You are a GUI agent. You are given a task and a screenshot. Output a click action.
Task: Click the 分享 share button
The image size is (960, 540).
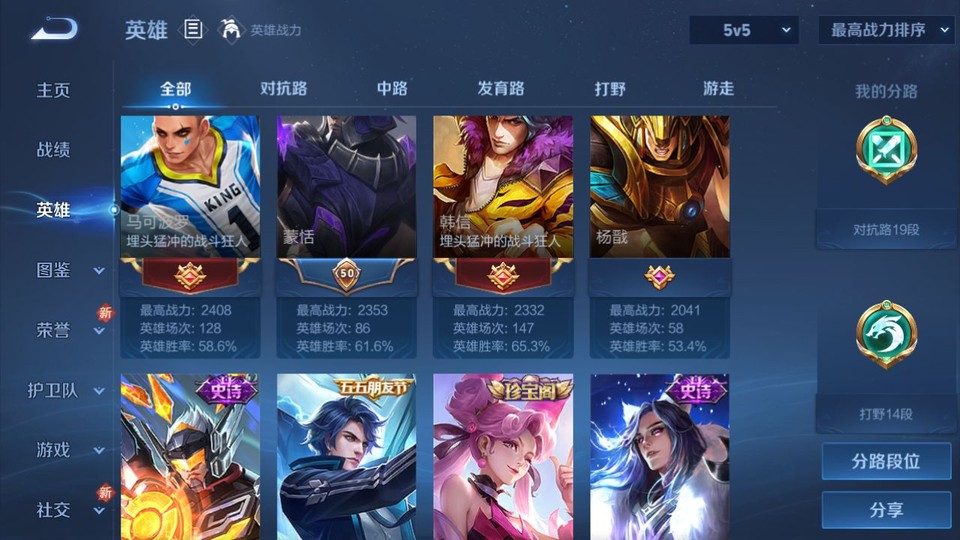[886, 510]
